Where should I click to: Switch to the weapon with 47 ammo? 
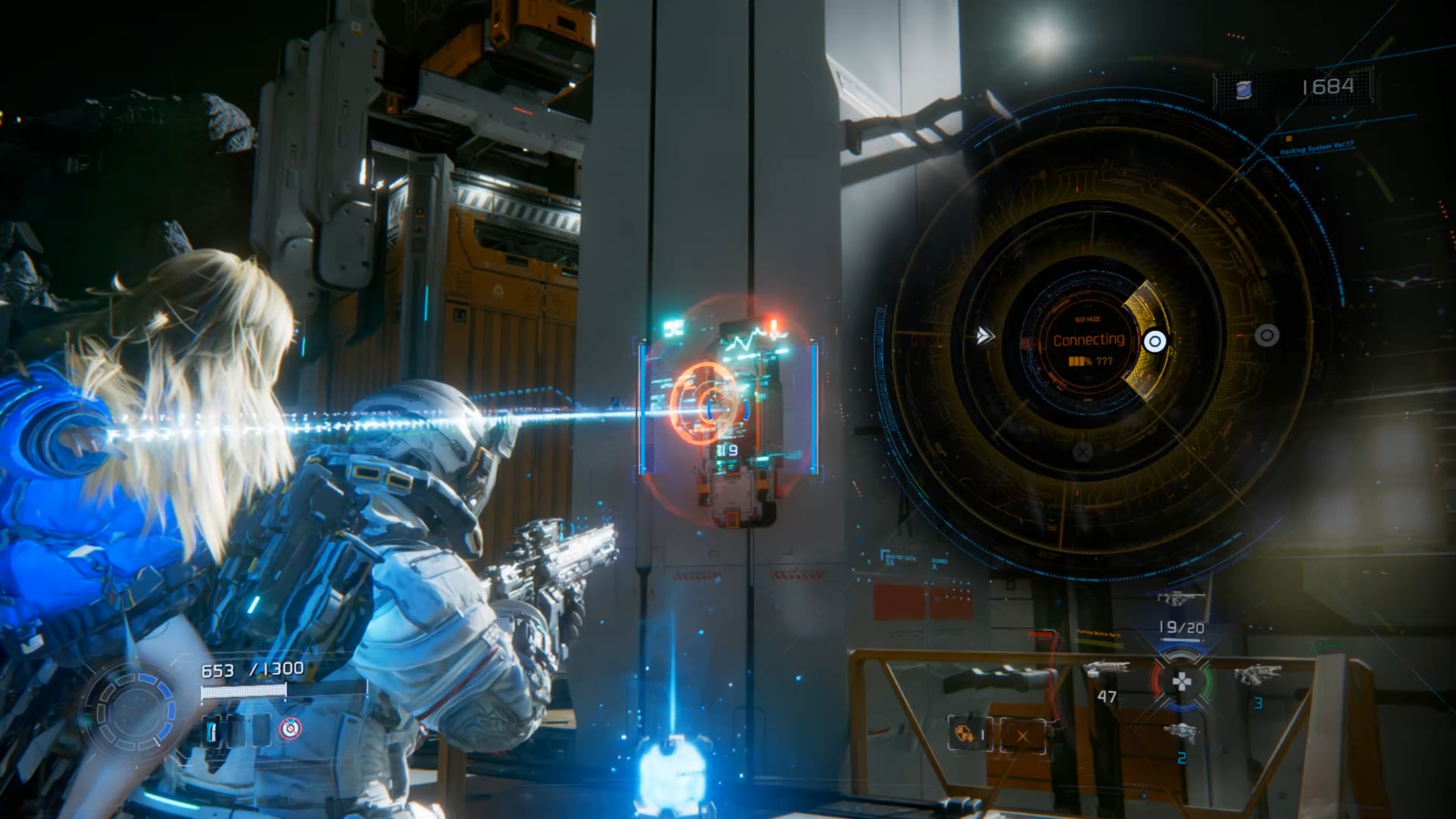(x=1107, y=670)
